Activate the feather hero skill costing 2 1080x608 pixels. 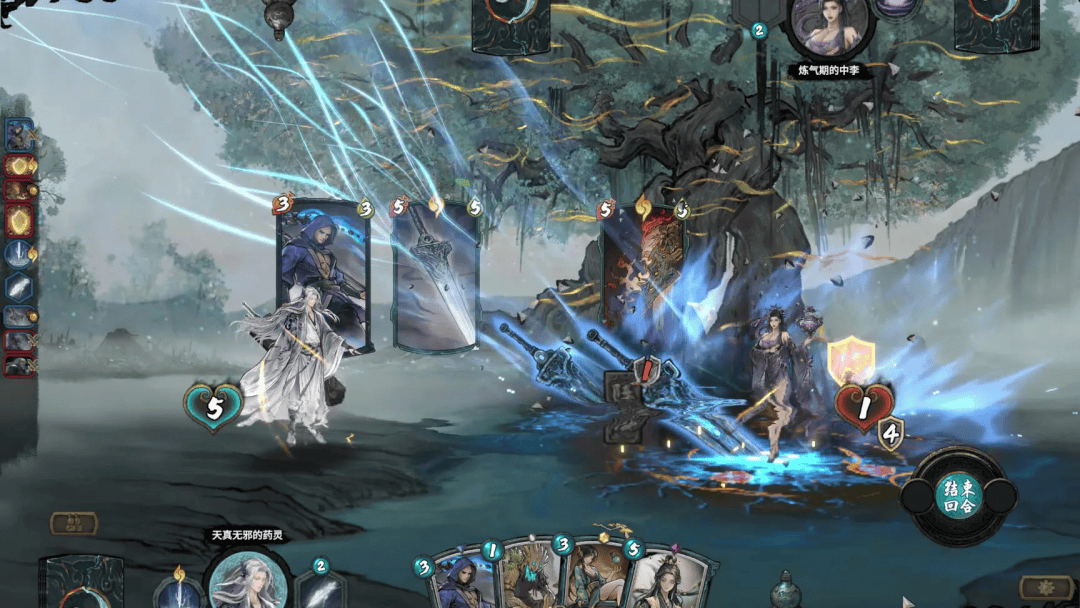click(x=320, y=590)
